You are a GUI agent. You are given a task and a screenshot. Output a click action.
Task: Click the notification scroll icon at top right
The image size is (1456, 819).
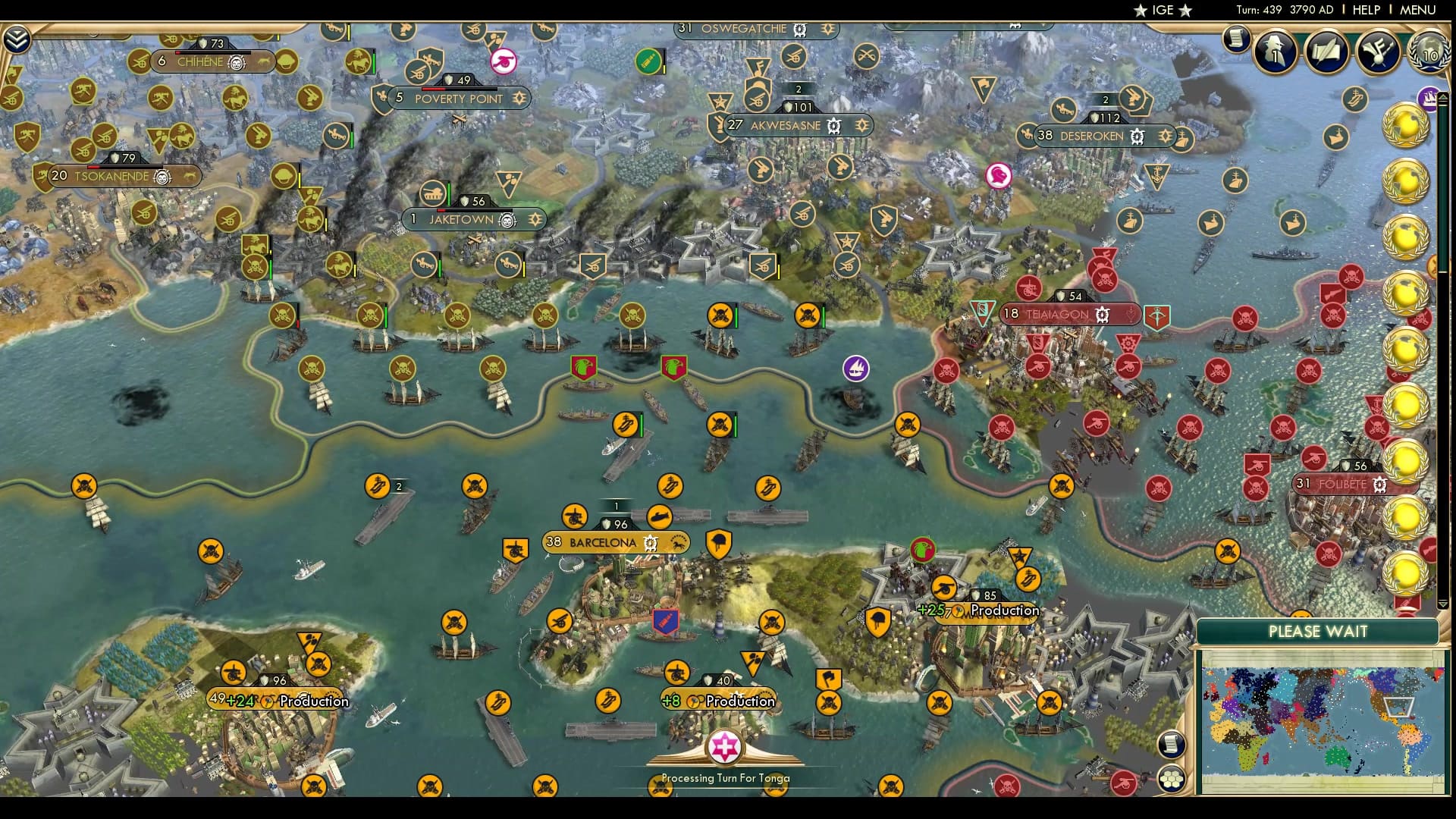click(x=1238, y=39)
